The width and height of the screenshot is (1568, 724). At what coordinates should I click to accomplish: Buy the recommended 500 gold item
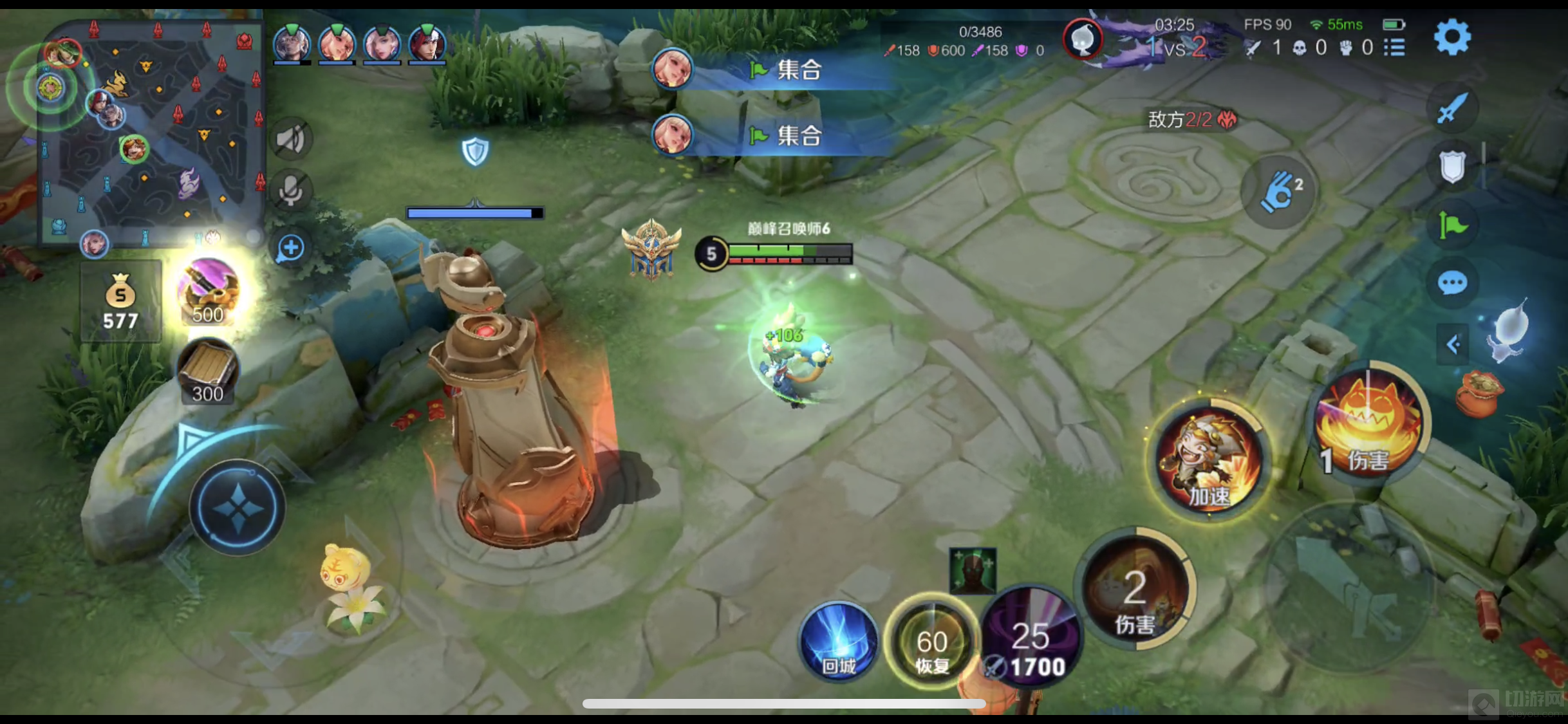pos(208,293)
